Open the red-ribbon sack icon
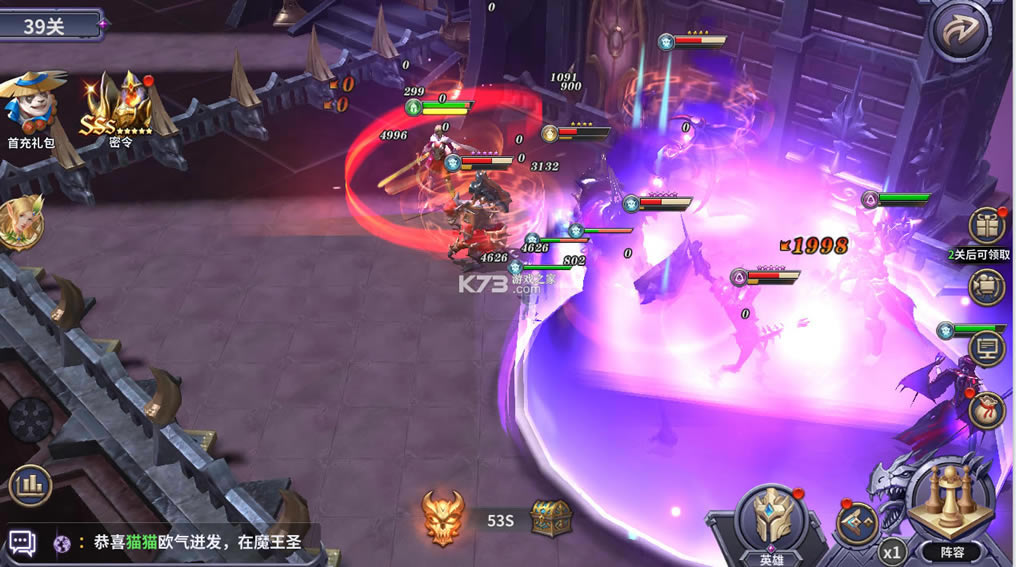 986,409
